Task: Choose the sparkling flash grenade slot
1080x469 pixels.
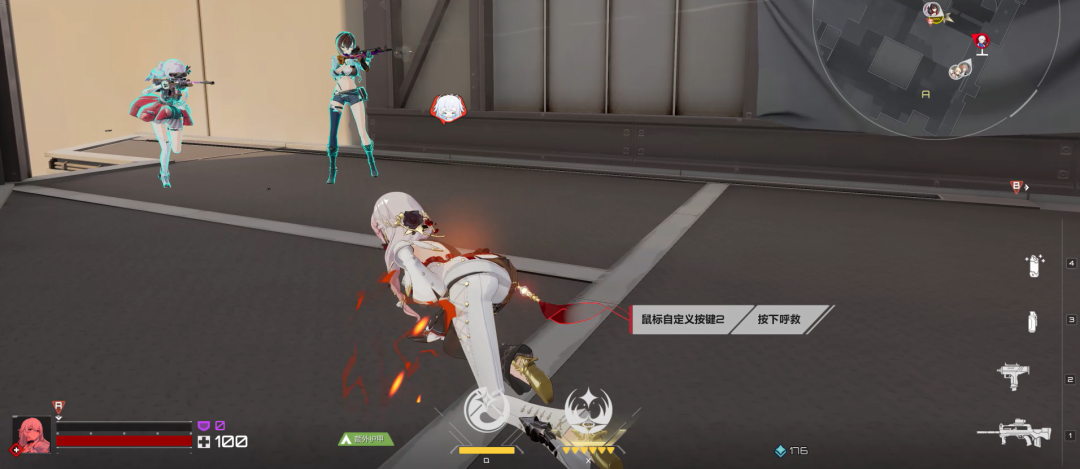Action: [x=1033, y=265]
